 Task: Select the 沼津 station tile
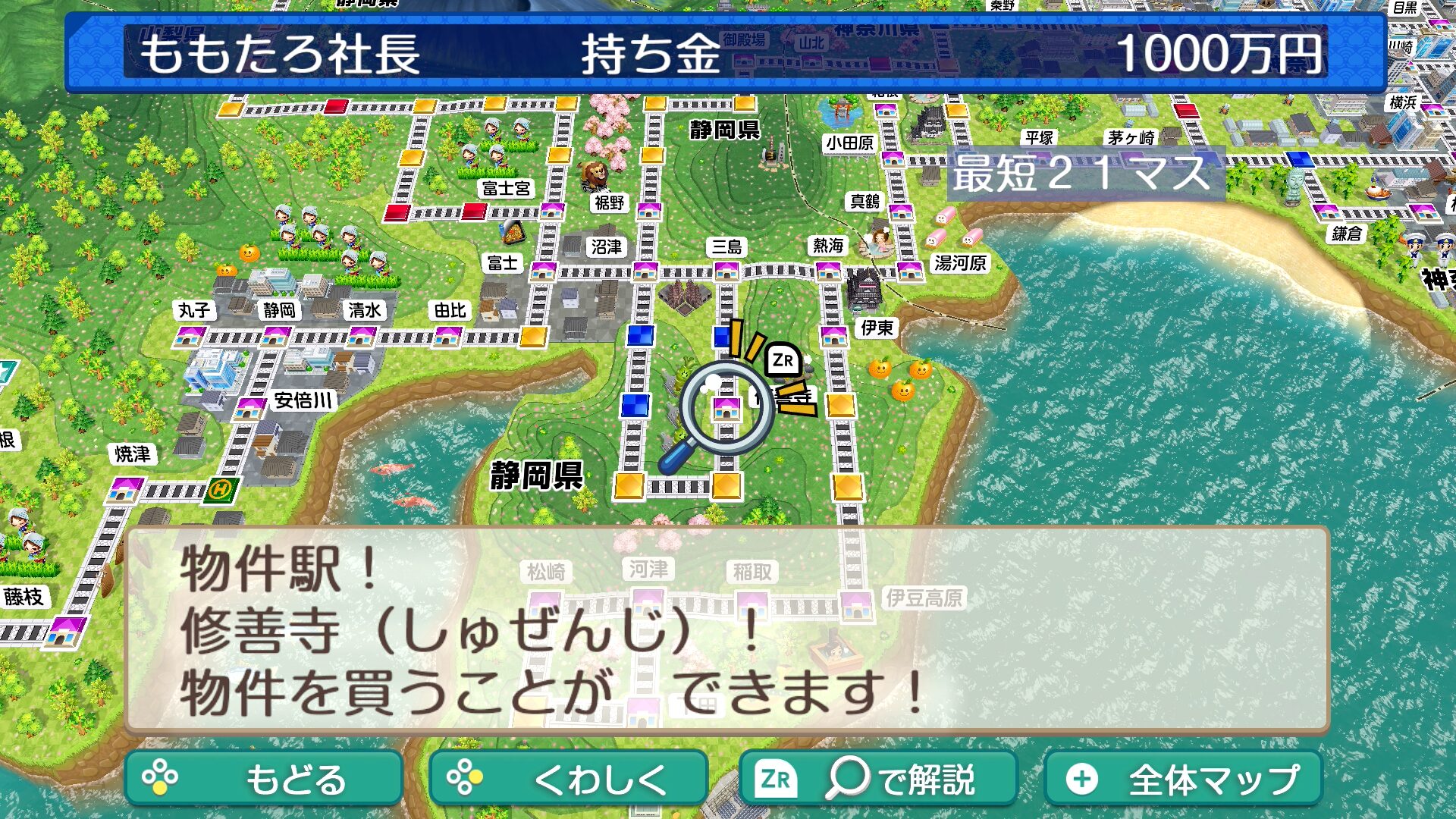click(645, 271)
